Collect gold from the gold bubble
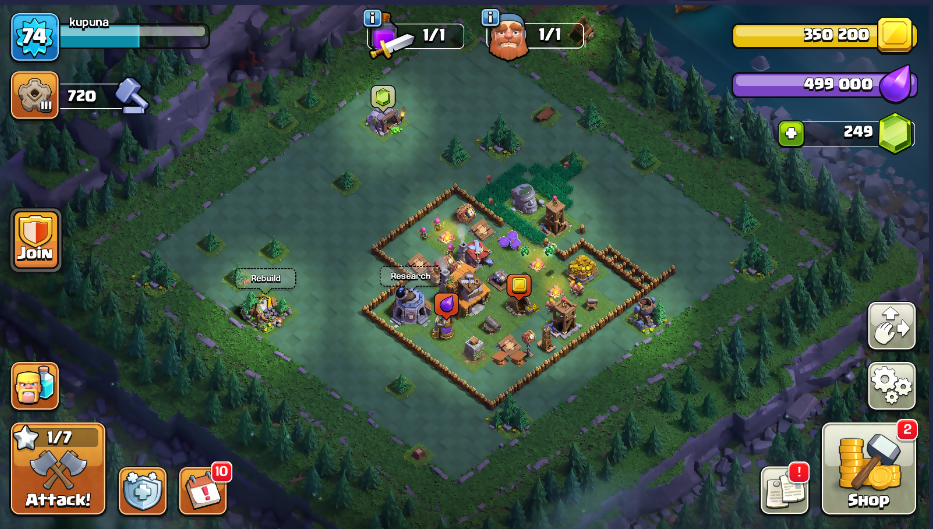933x529 pixels. pyautogui.click(x=518, y=286)
